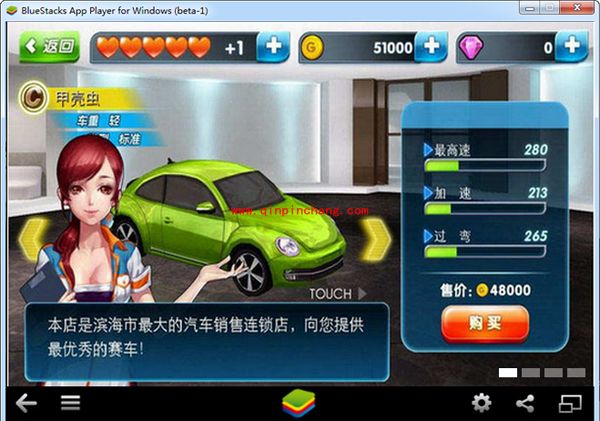Open the BlueStacks menu list icon
The width and height of the screenshot is (600, 421).
coord(70,403)
